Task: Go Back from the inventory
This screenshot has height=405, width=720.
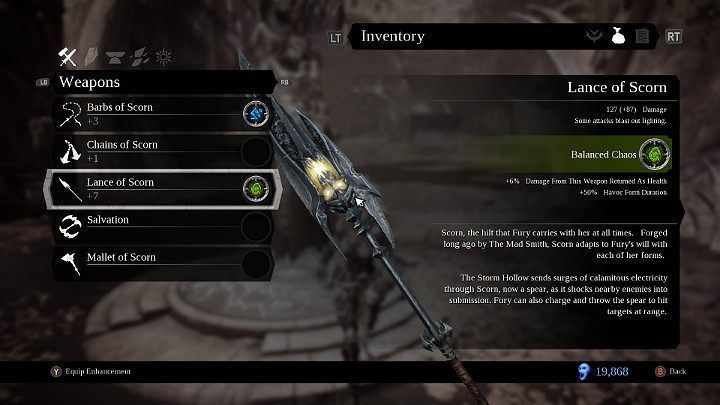Action: 670,371
